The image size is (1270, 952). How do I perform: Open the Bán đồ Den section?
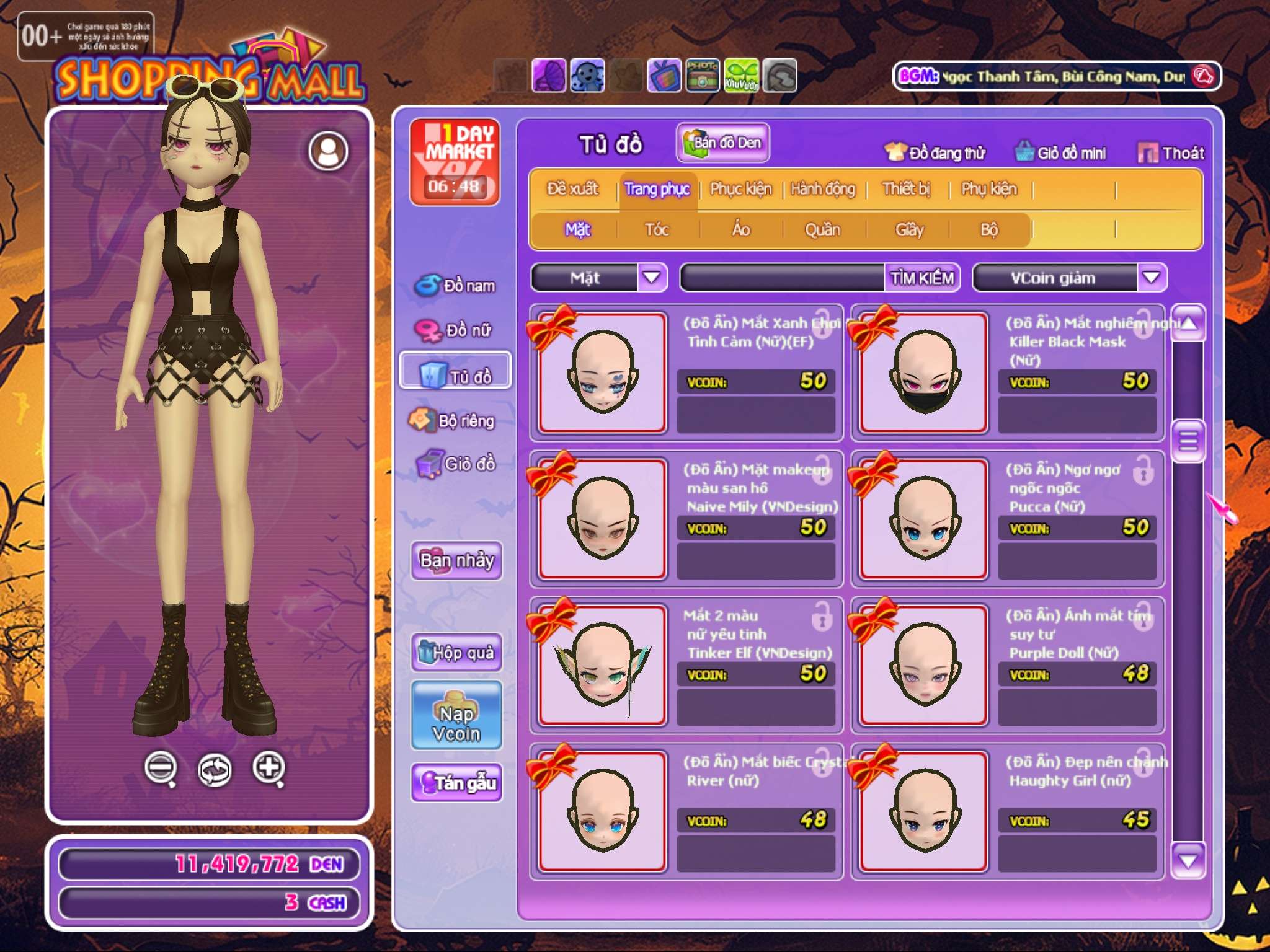point(722,143)
